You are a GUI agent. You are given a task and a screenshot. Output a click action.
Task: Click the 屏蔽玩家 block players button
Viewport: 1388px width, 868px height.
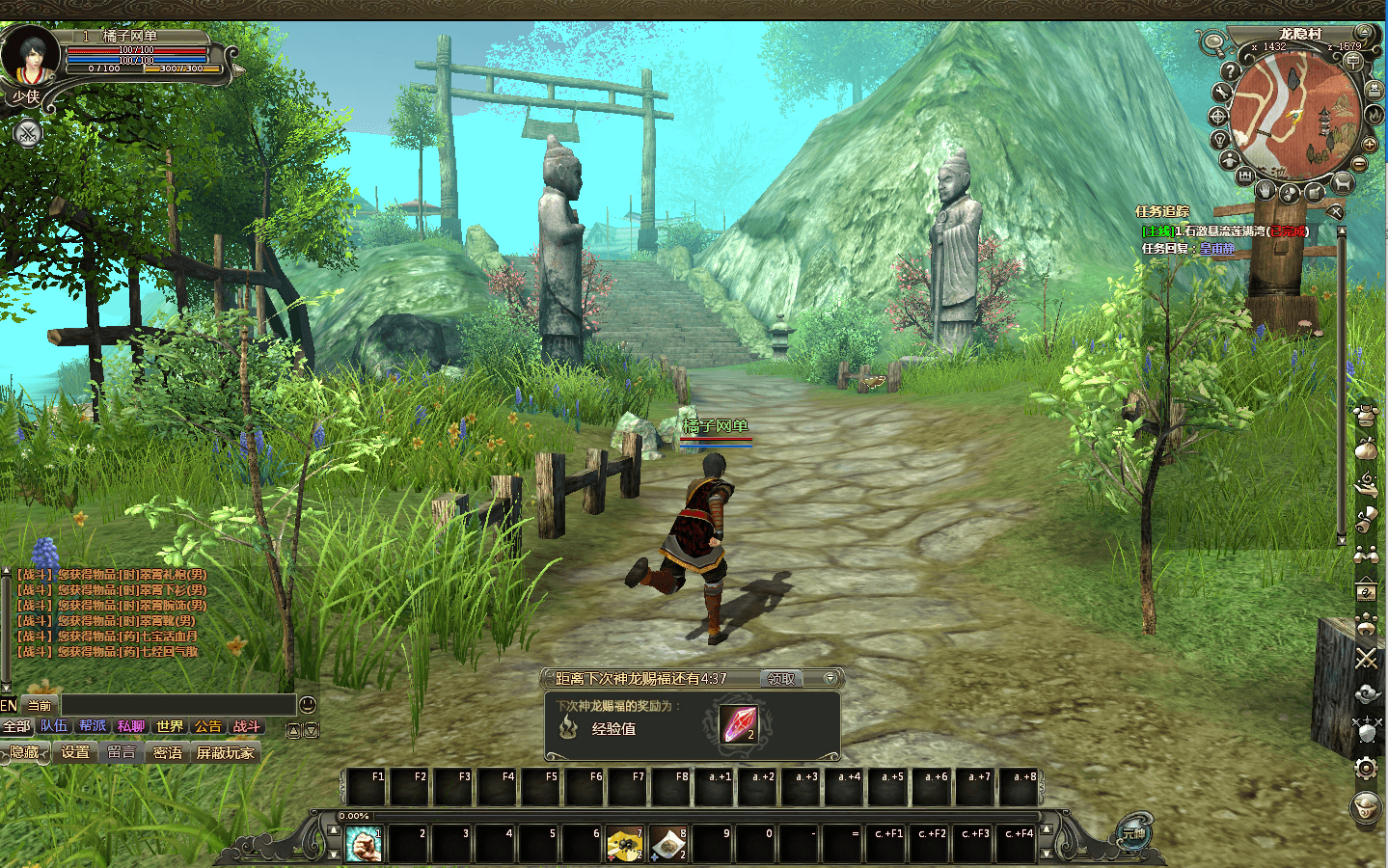coord(226,752)
